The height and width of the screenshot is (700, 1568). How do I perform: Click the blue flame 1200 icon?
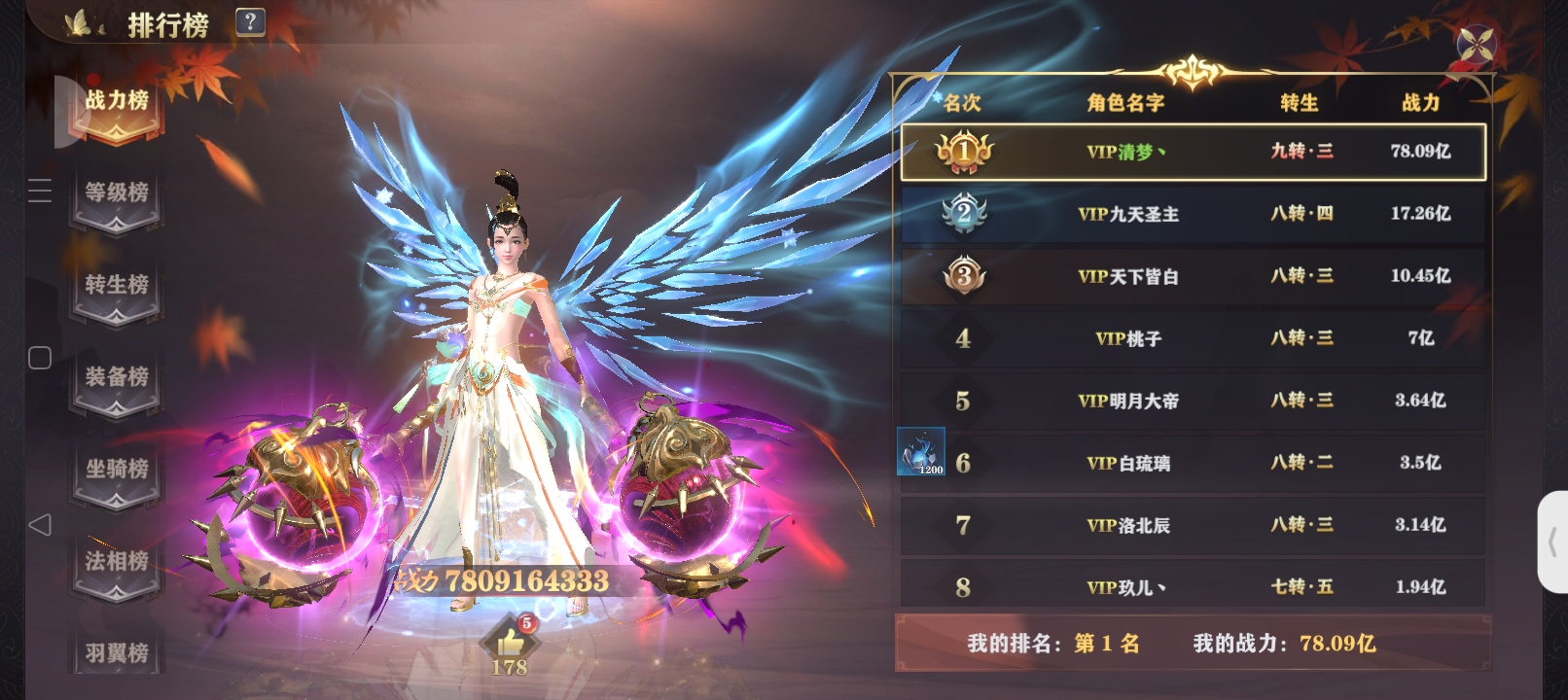(920, 452)
